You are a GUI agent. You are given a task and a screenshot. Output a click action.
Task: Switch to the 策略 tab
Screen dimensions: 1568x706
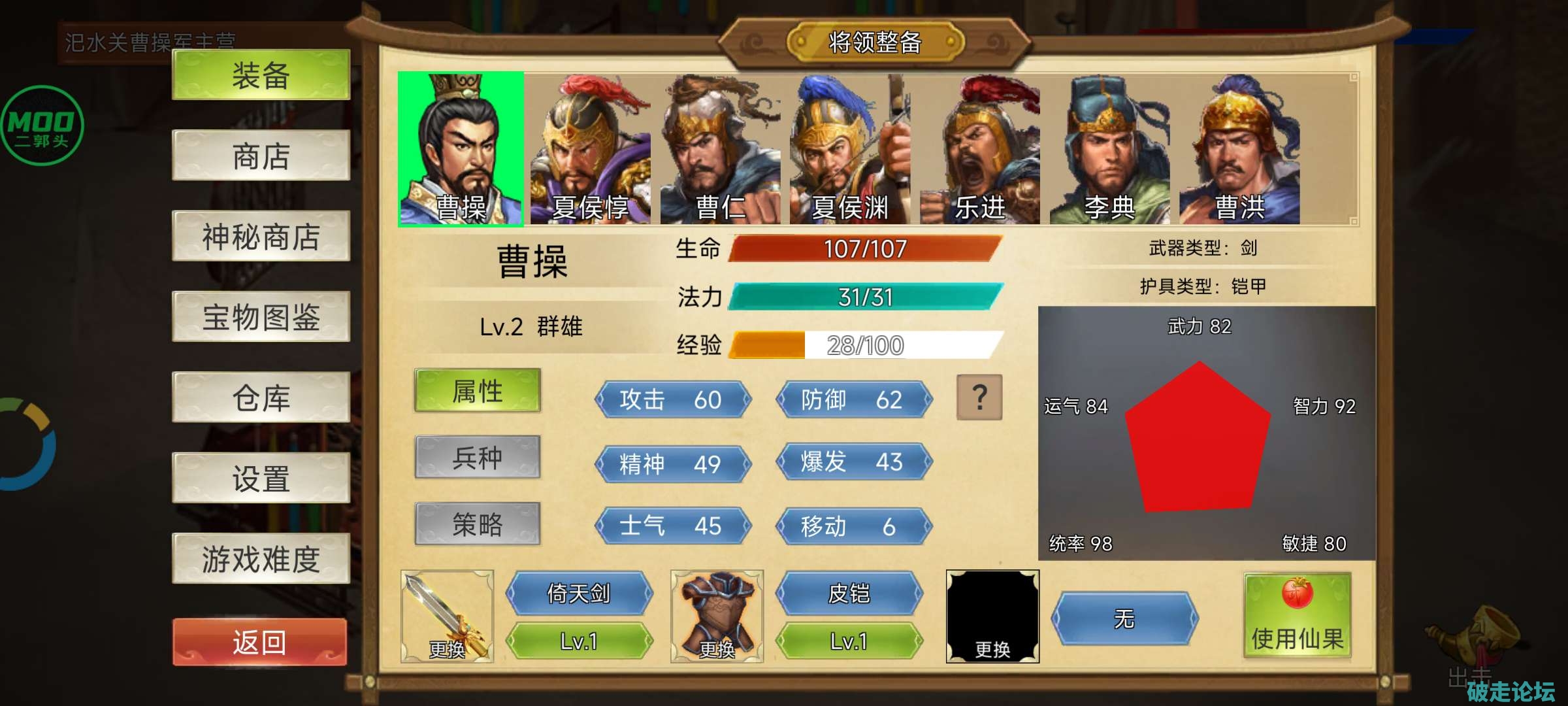[x=478, y=525]
